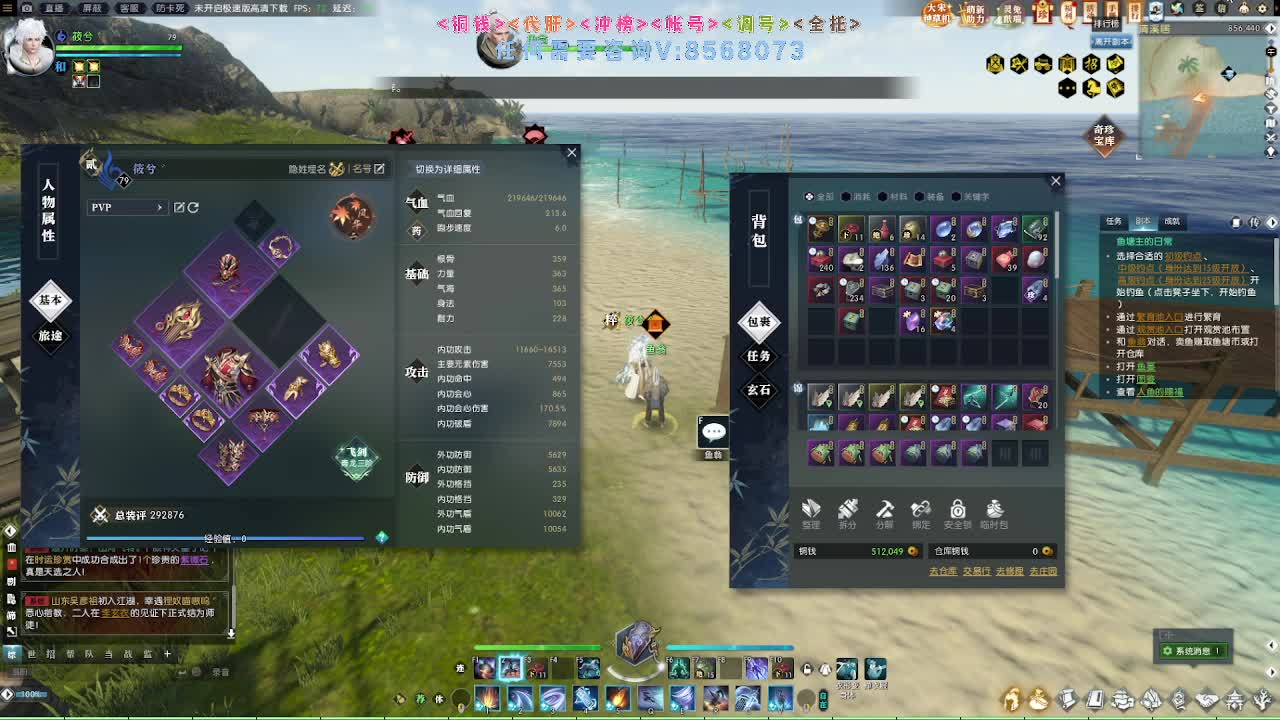Open the PVP attribute dropdown
The height and width of the screenshot is (720, 1280).
click(x=128, y=206)
